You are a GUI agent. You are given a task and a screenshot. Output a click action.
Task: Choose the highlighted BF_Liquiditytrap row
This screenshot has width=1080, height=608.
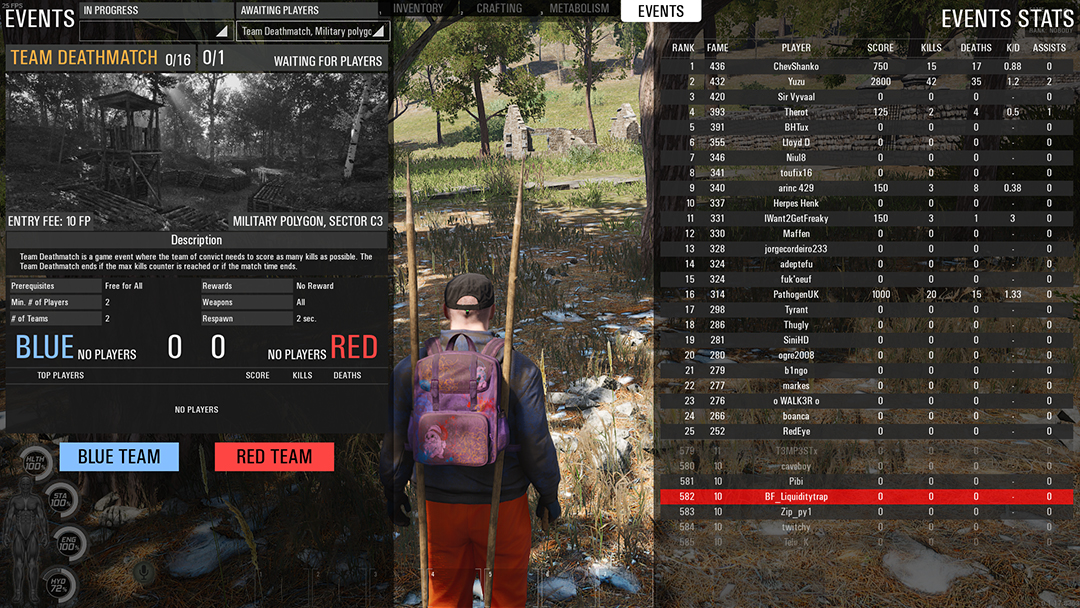click(796, 497)
